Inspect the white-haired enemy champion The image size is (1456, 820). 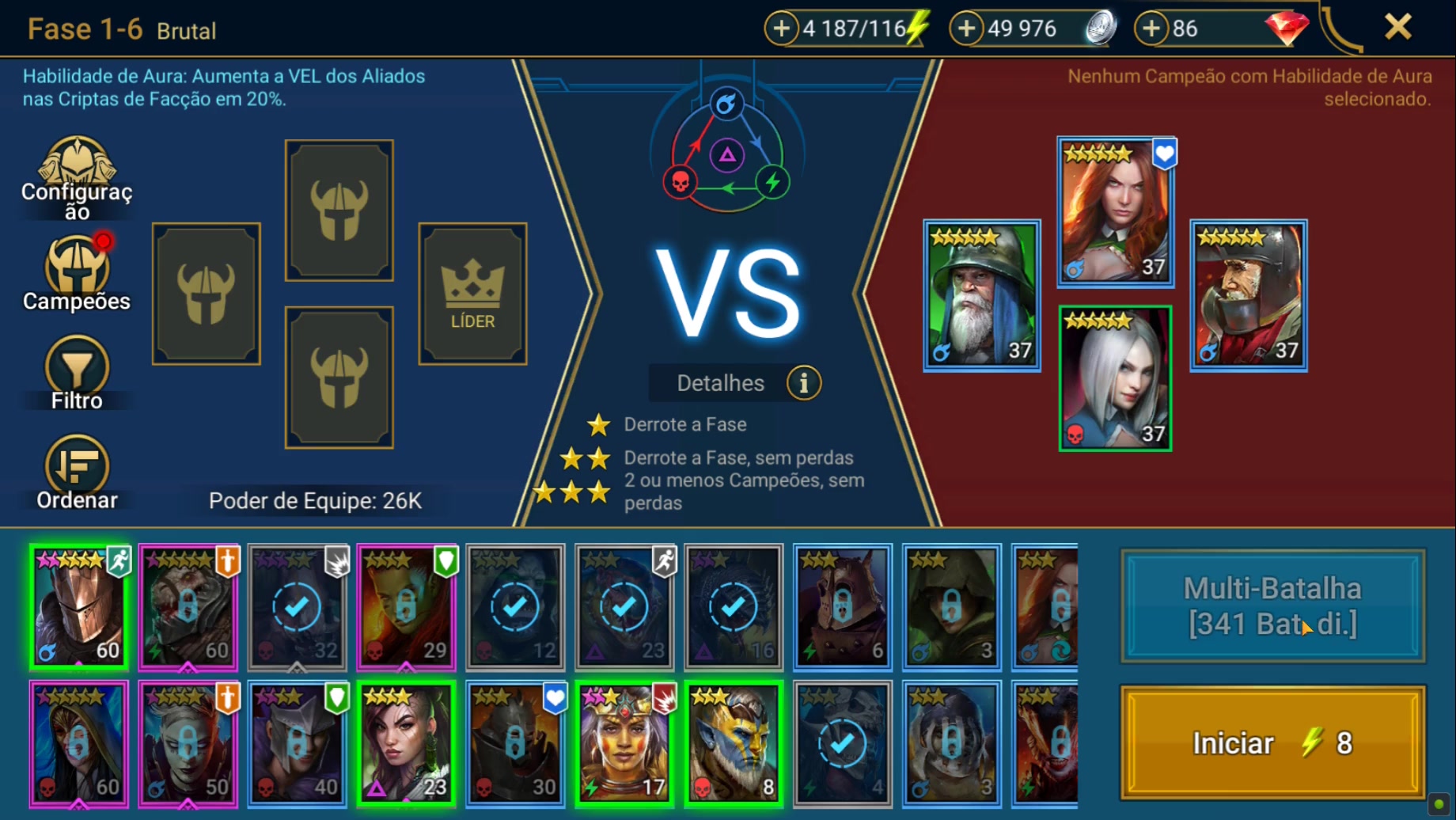(1115, 378)
